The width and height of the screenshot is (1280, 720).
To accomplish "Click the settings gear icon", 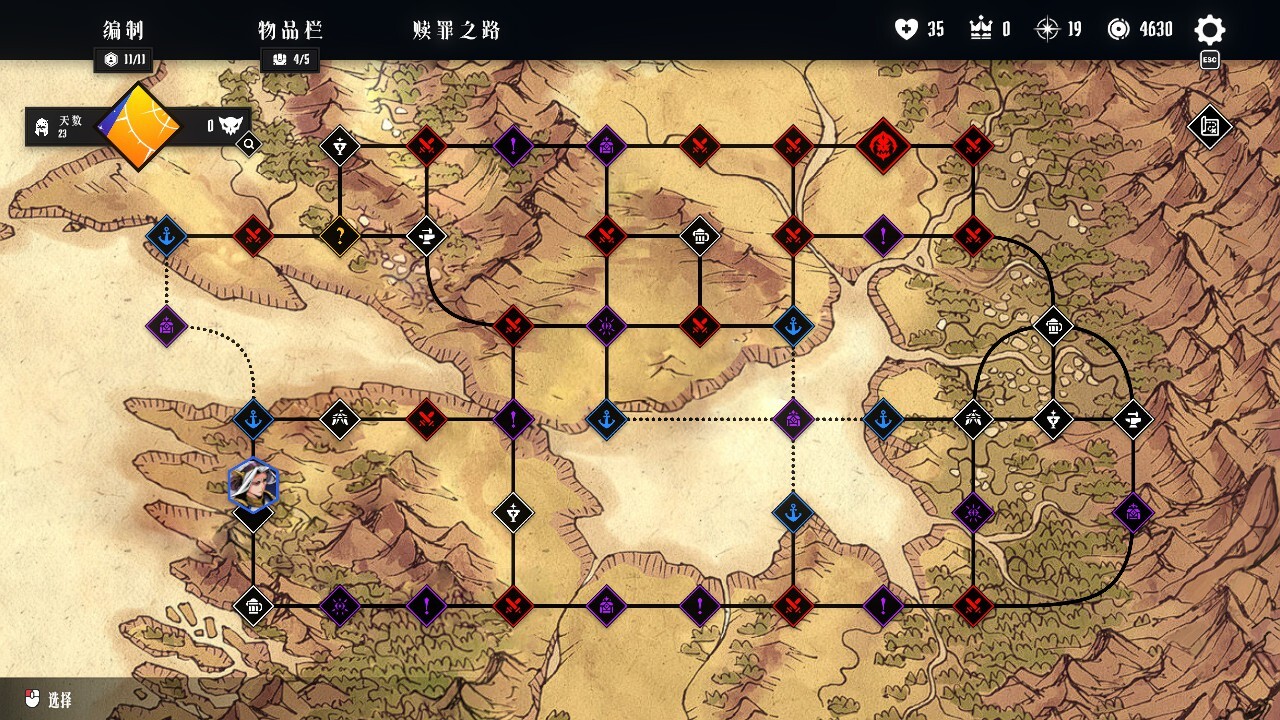I will (1209, 30).
